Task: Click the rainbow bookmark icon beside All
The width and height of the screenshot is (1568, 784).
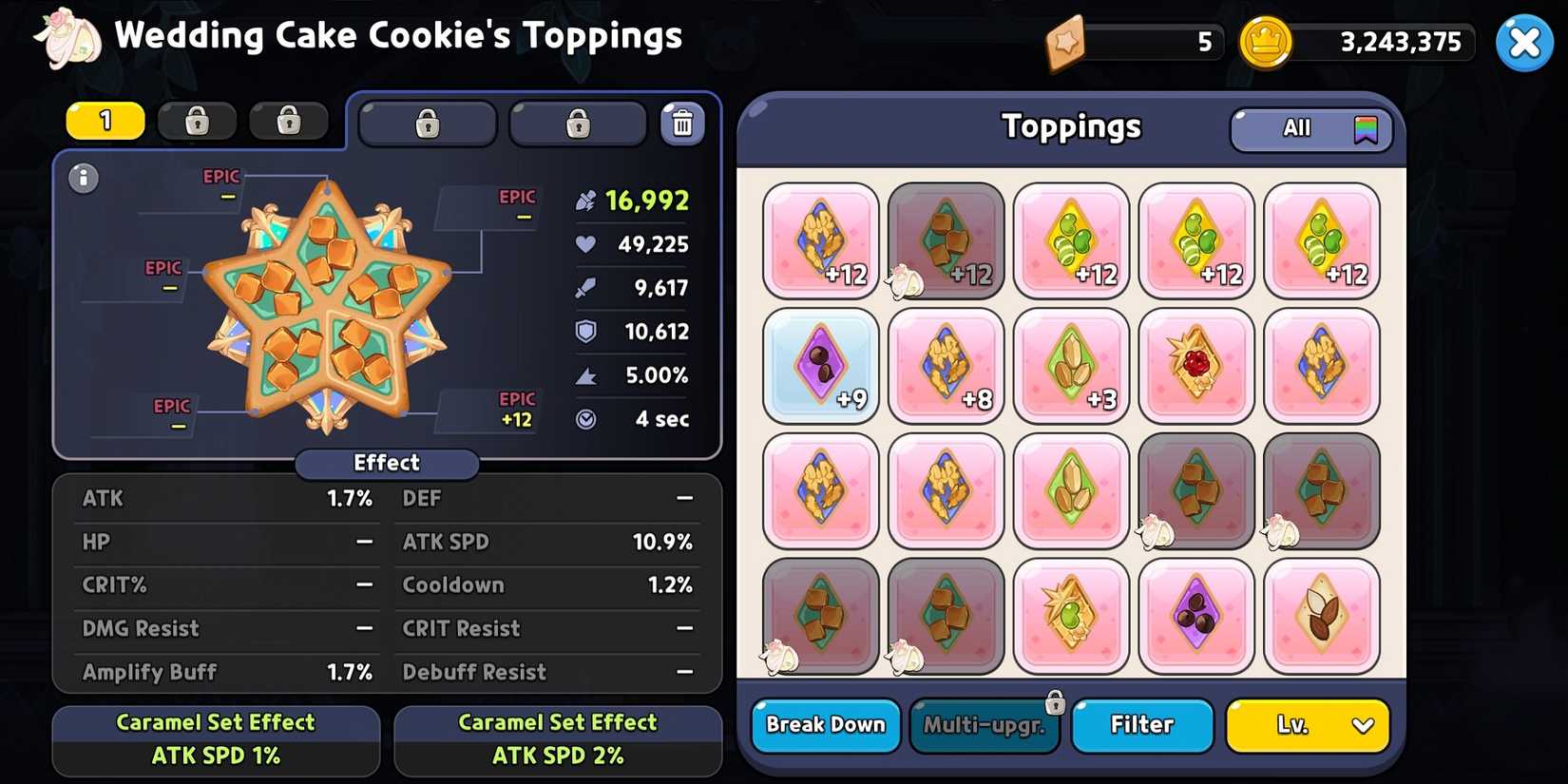Action: tap(1366, 129)
